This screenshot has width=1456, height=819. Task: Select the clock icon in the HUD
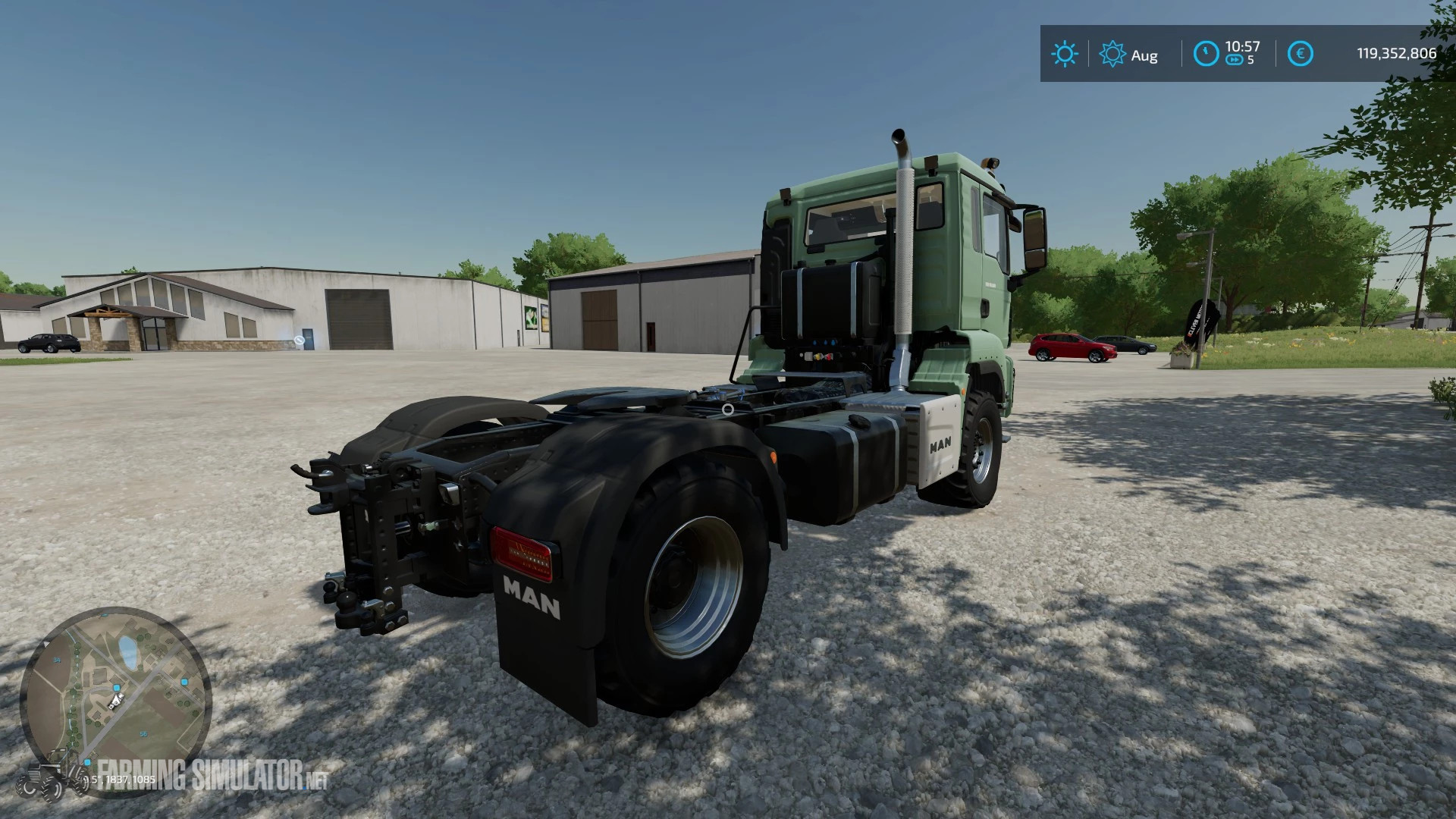[x=1207, y=53]
